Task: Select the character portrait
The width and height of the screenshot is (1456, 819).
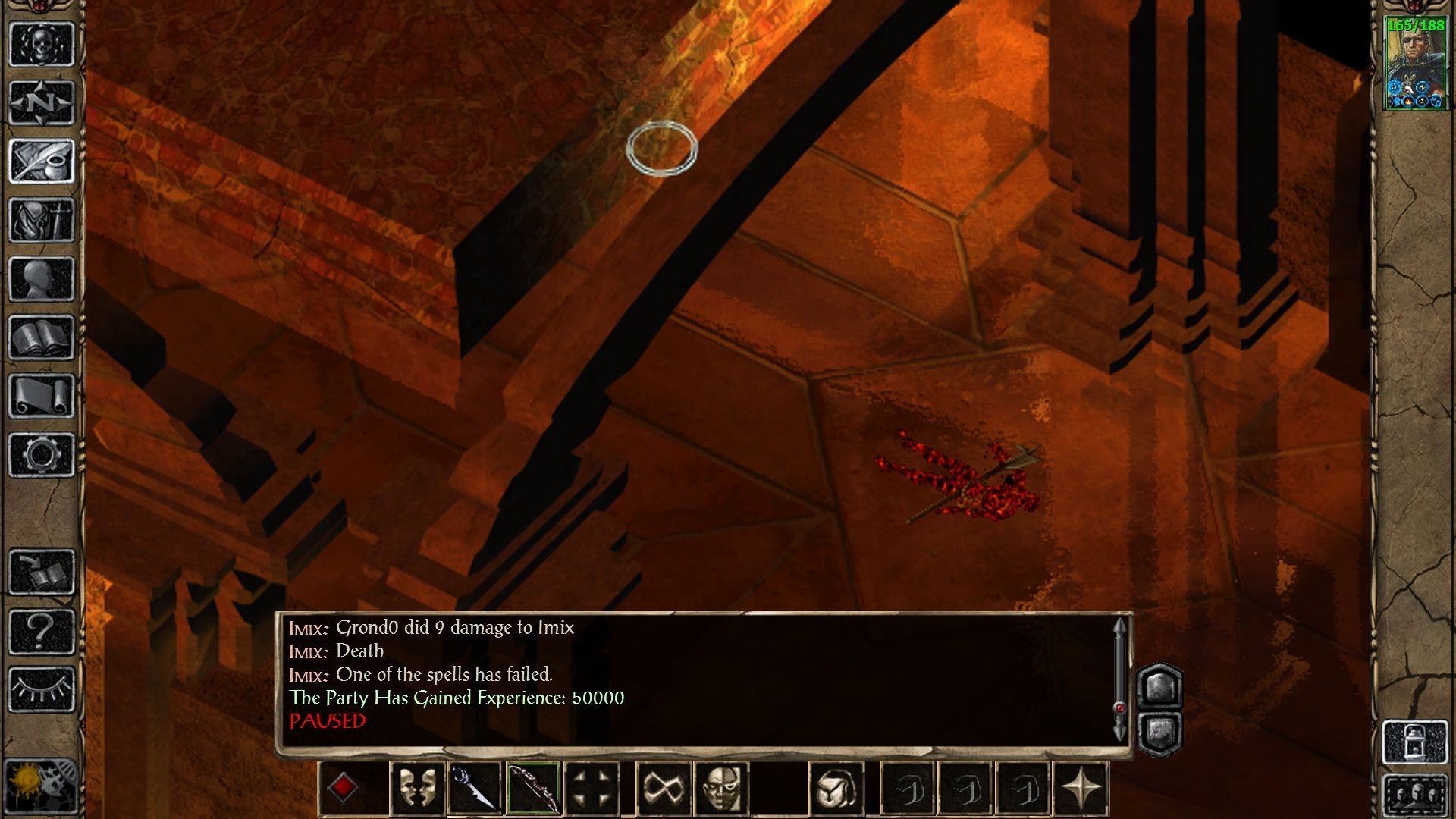Action: 1415,64
